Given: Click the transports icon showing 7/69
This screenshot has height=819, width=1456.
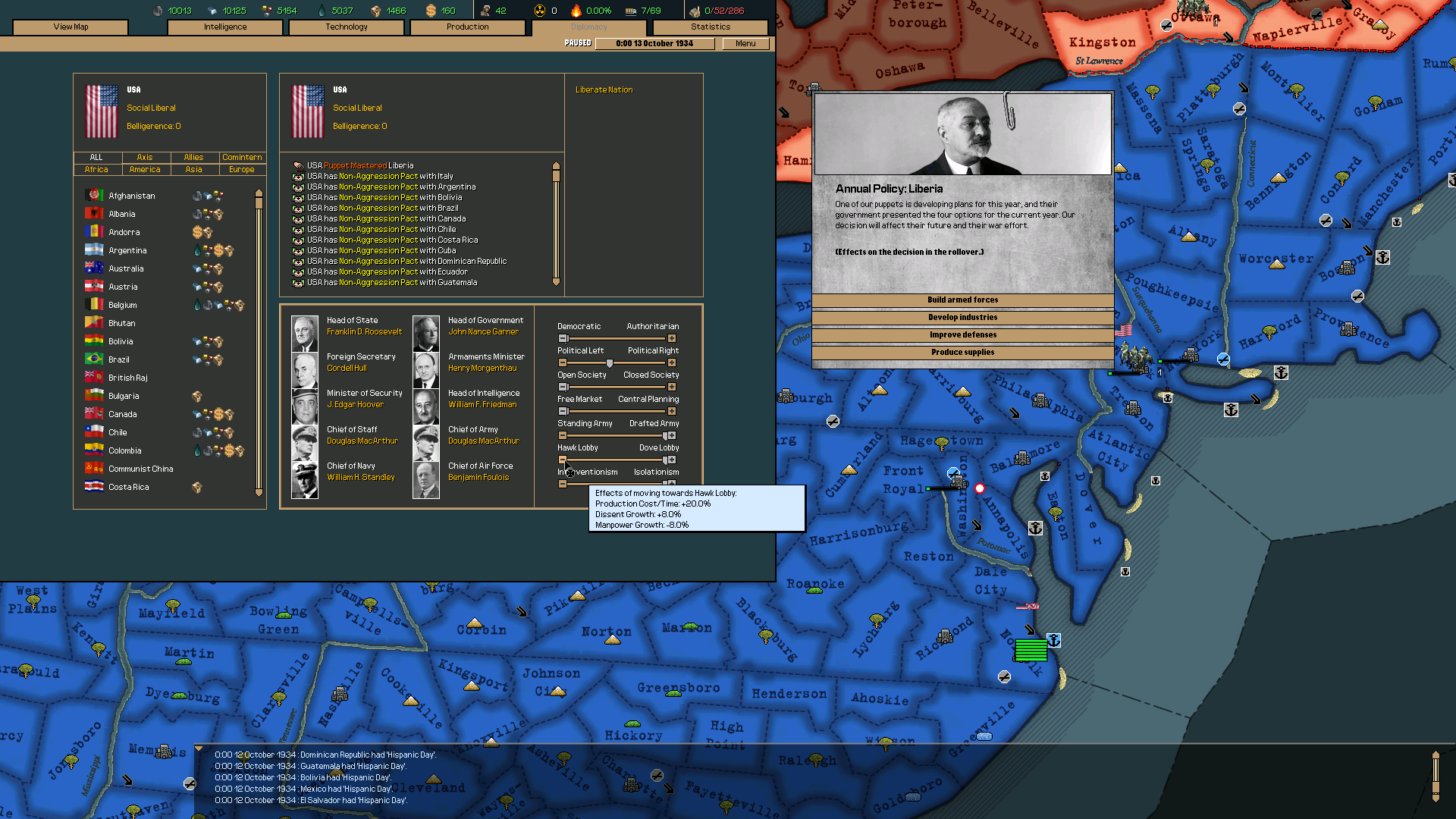Looking at the screenshot, I should pos(632,11).
